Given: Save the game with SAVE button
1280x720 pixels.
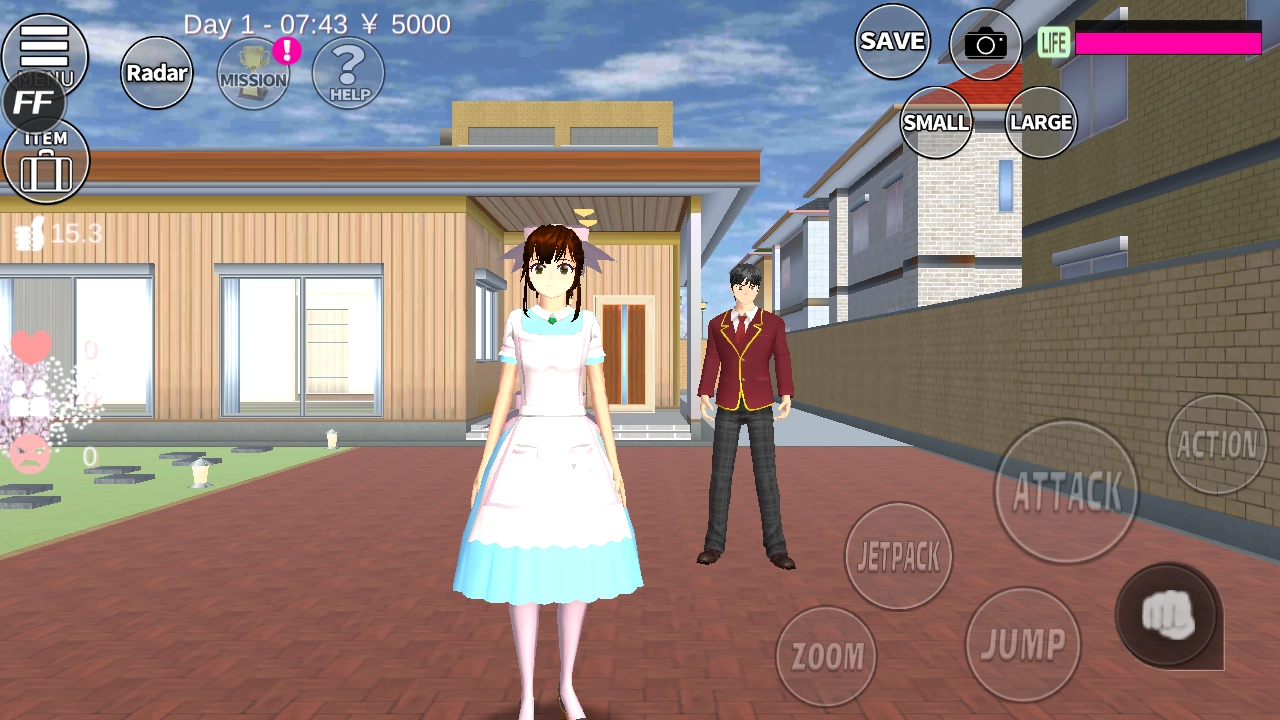Looking at the screenshot, I should [892, 41].
